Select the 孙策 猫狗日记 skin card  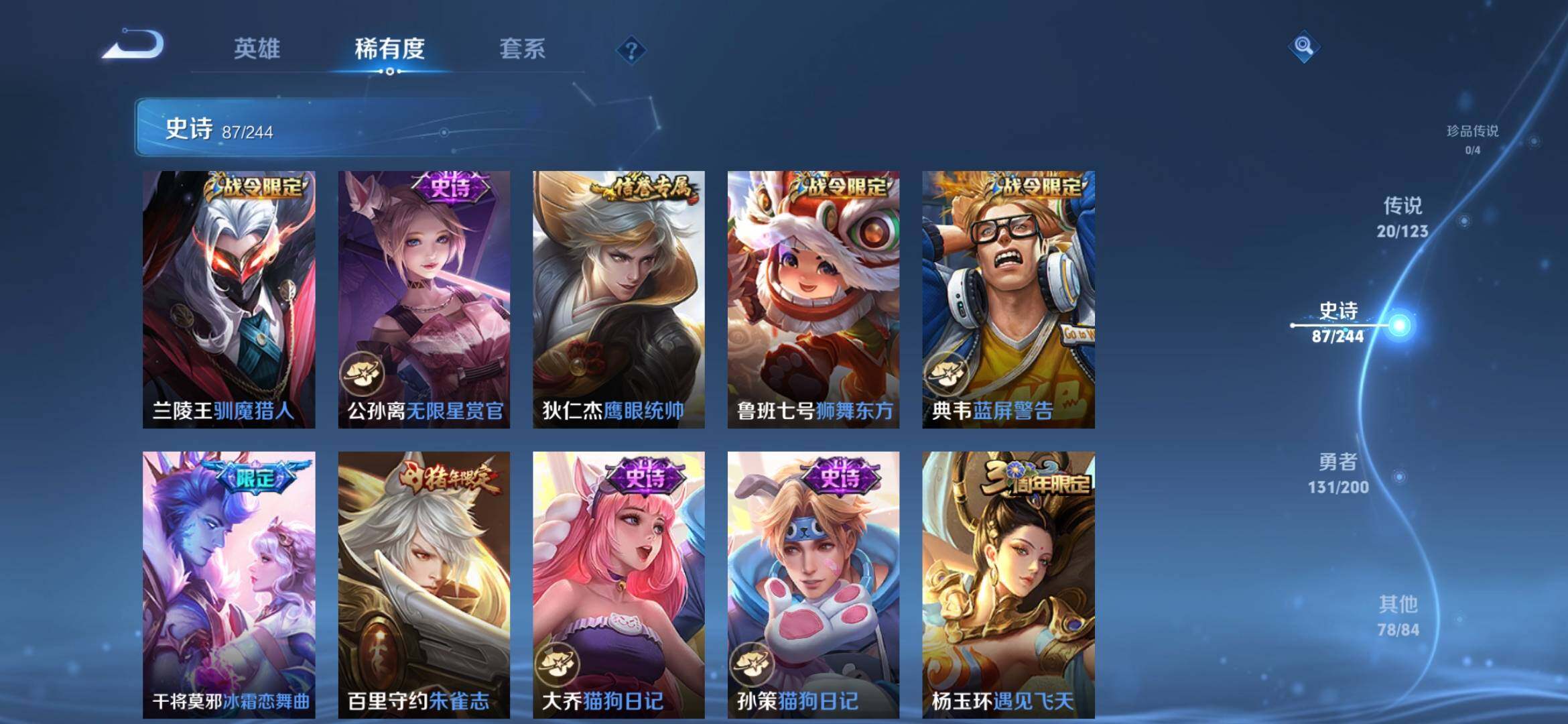click(813, 585)
